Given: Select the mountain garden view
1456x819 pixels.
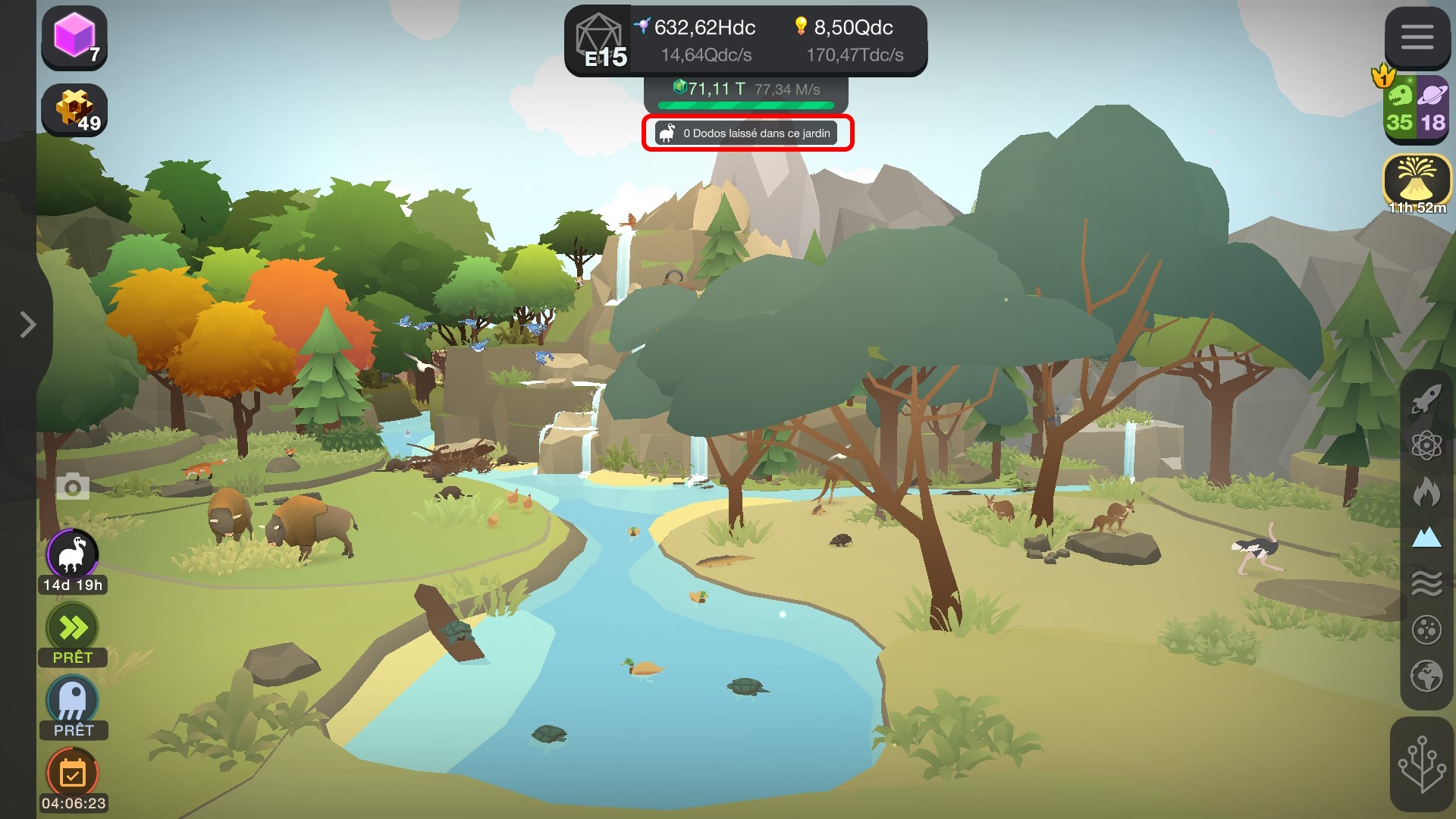Looking at the screenshot, I should tap(1426, 538).
